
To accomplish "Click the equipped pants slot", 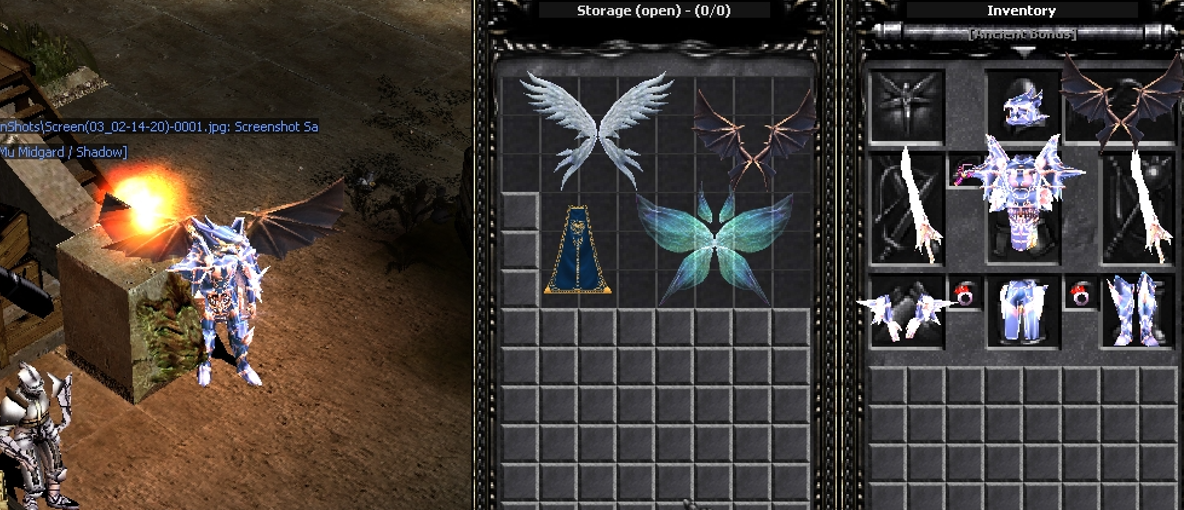I will click(1023, 311).
